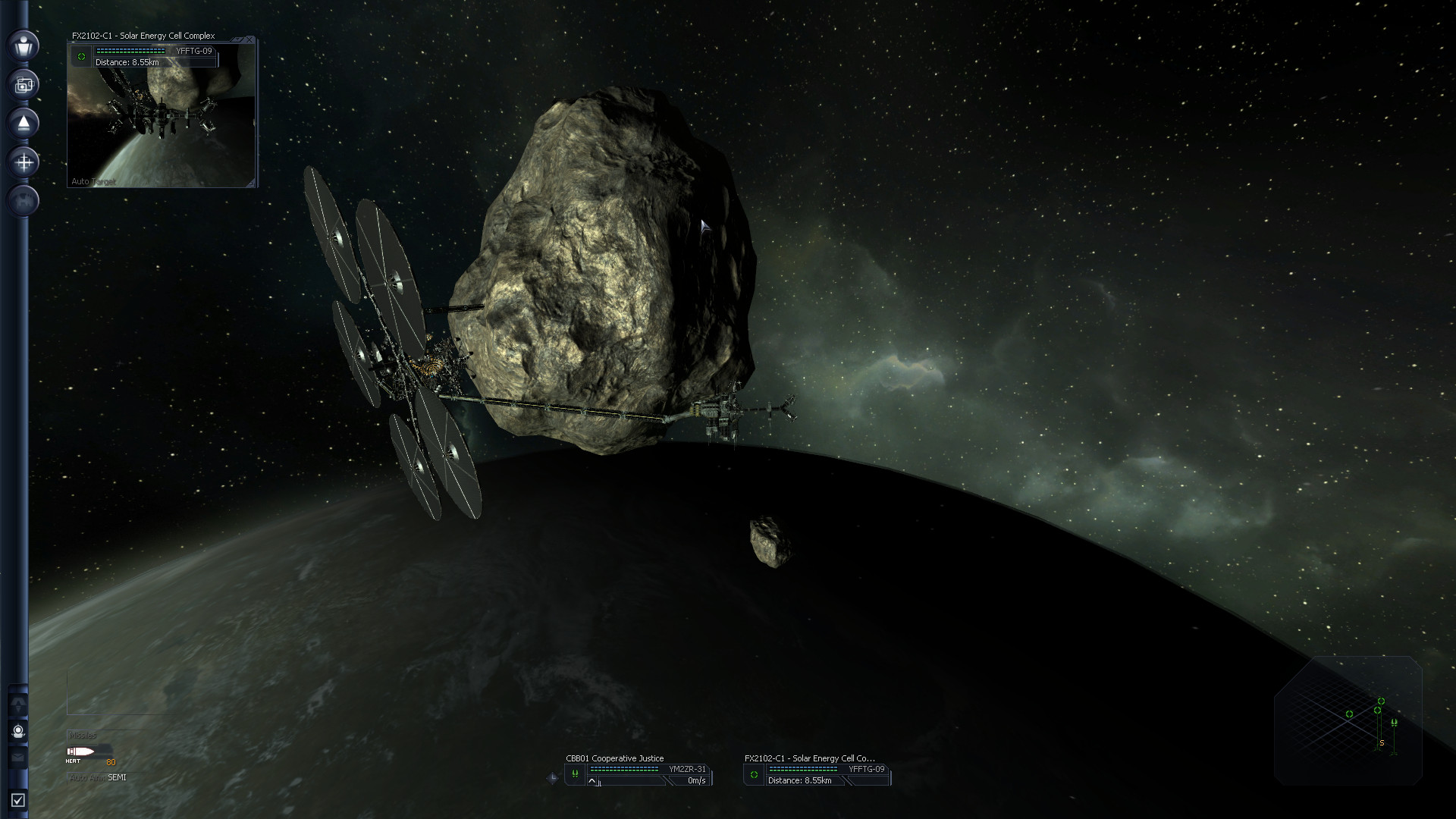Open the messages envelope icon
This screenshot has height=819, width=1456.
coord(19,756)
